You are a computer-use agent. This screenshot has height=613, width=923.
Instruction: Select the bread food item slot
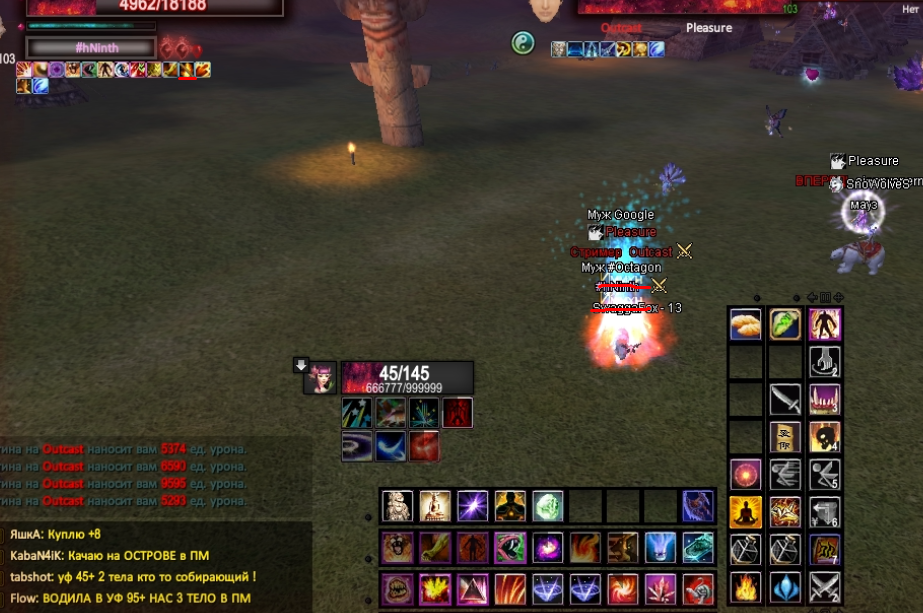(745, 325)
